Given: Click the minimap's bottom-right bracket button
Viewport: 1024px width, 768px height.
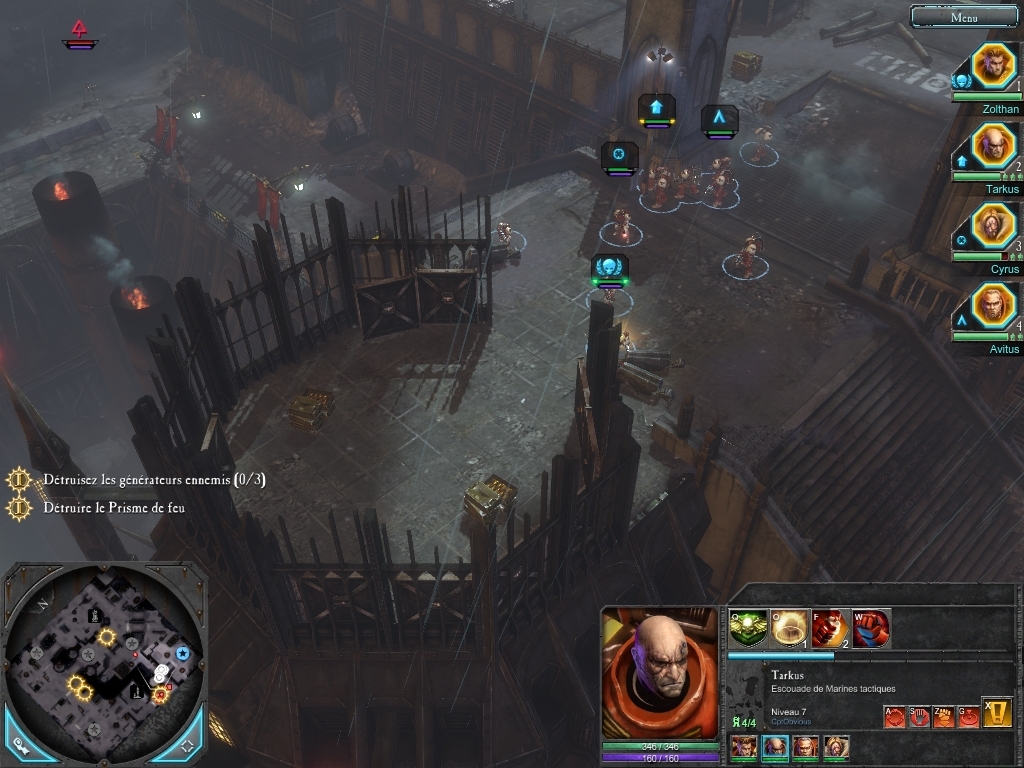Looking at the screenshot, I should click(x=188, y=745).
